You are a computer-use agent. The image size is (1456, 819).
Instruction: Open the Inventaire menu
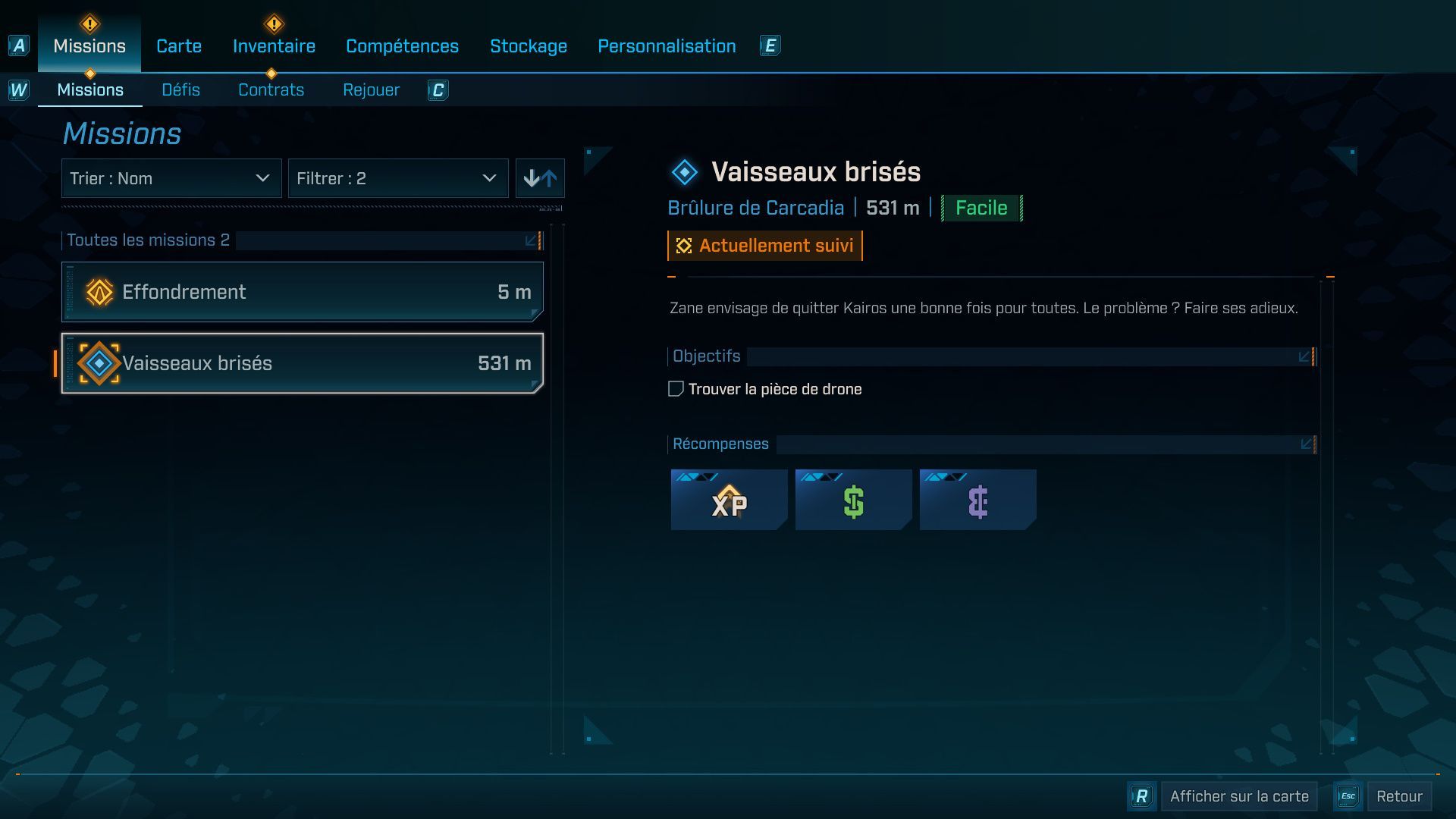[x=273, y=45]
